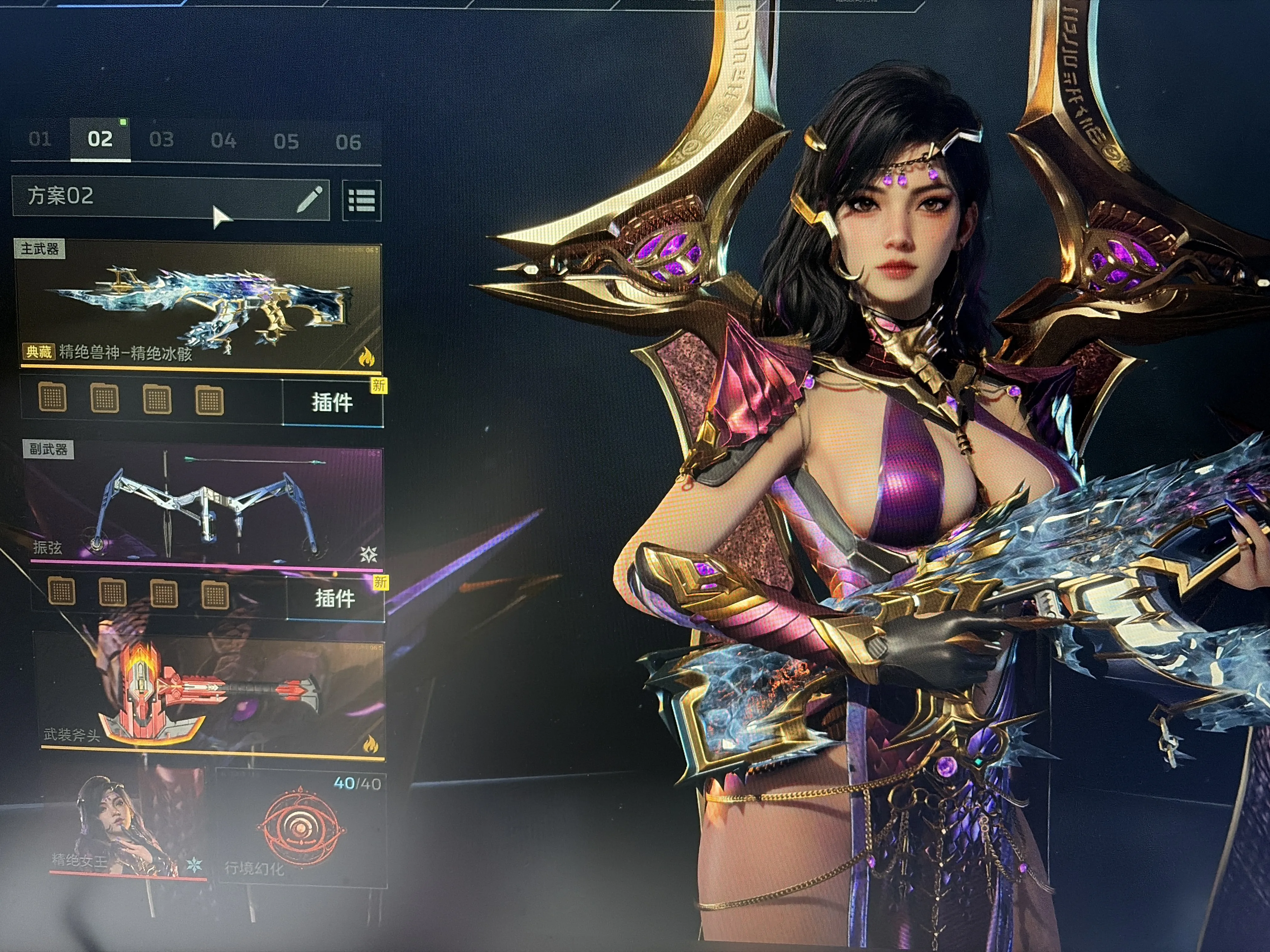Open loadout tab 03
Screen dimensions: 1270x952
[x=161, y=140]
